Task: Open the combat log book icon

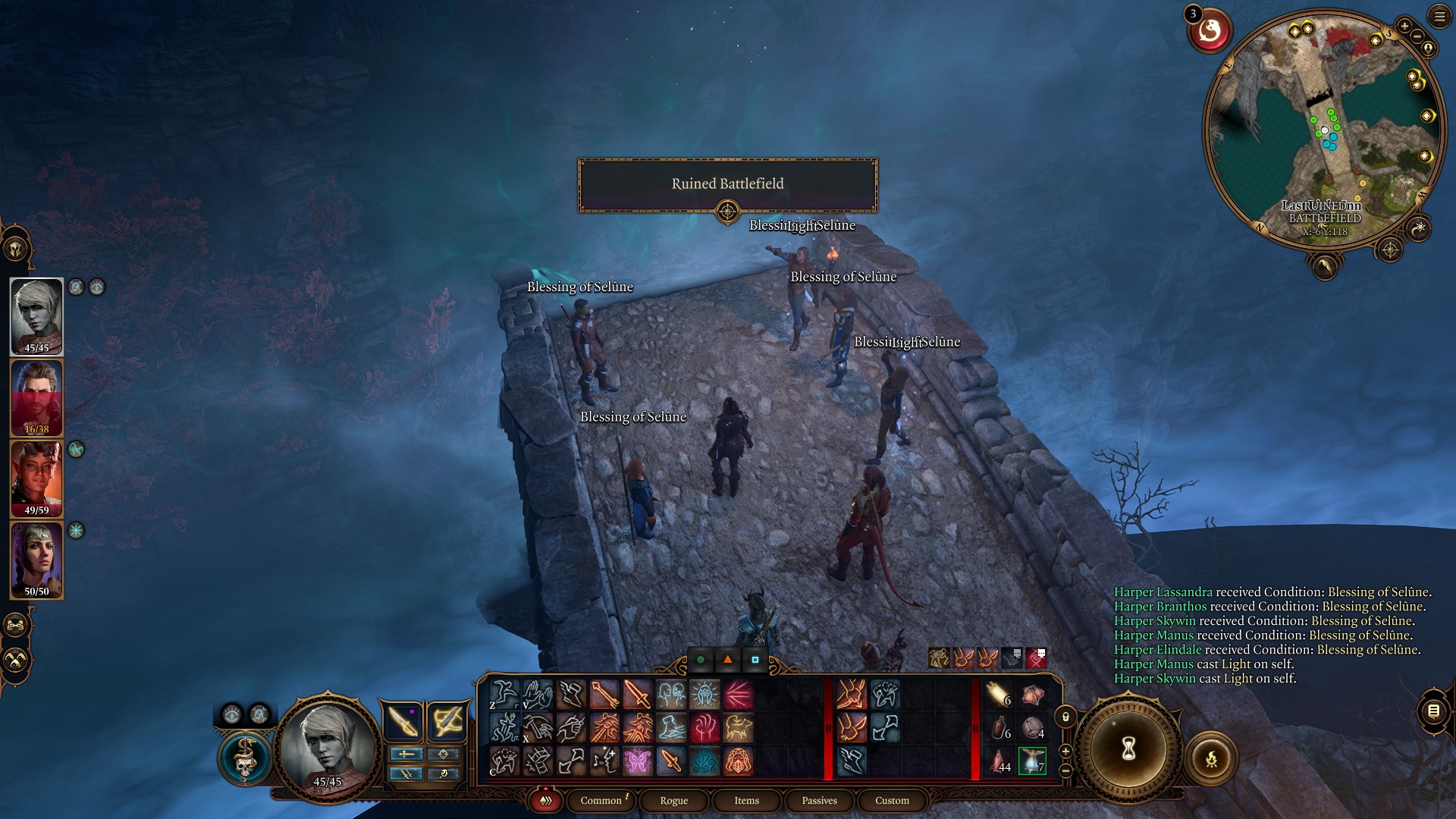Action: pyautogui.click(x=1433, y=711)
